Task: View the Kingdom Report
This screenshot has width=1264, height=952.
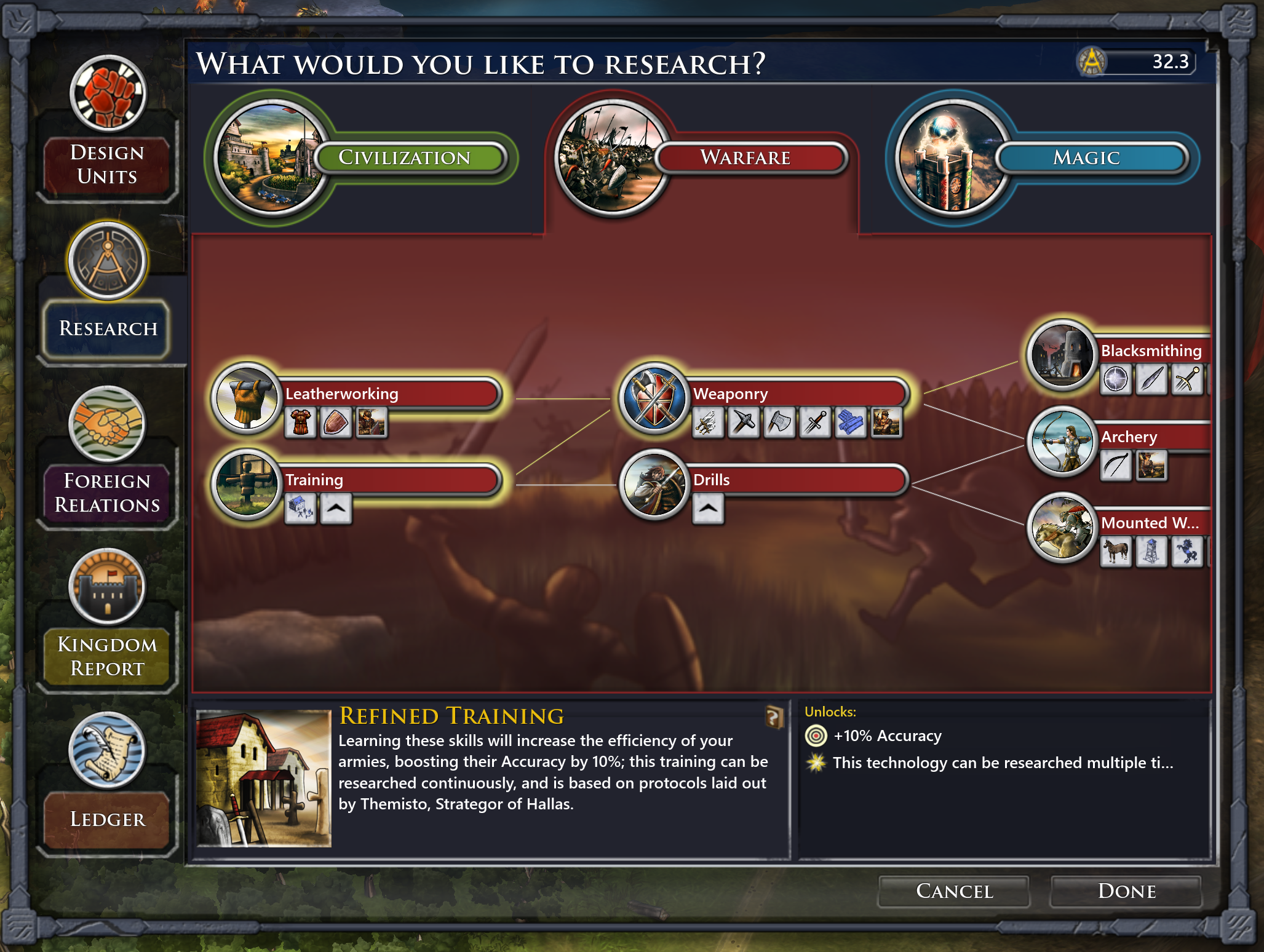Action: coord(108,656)
